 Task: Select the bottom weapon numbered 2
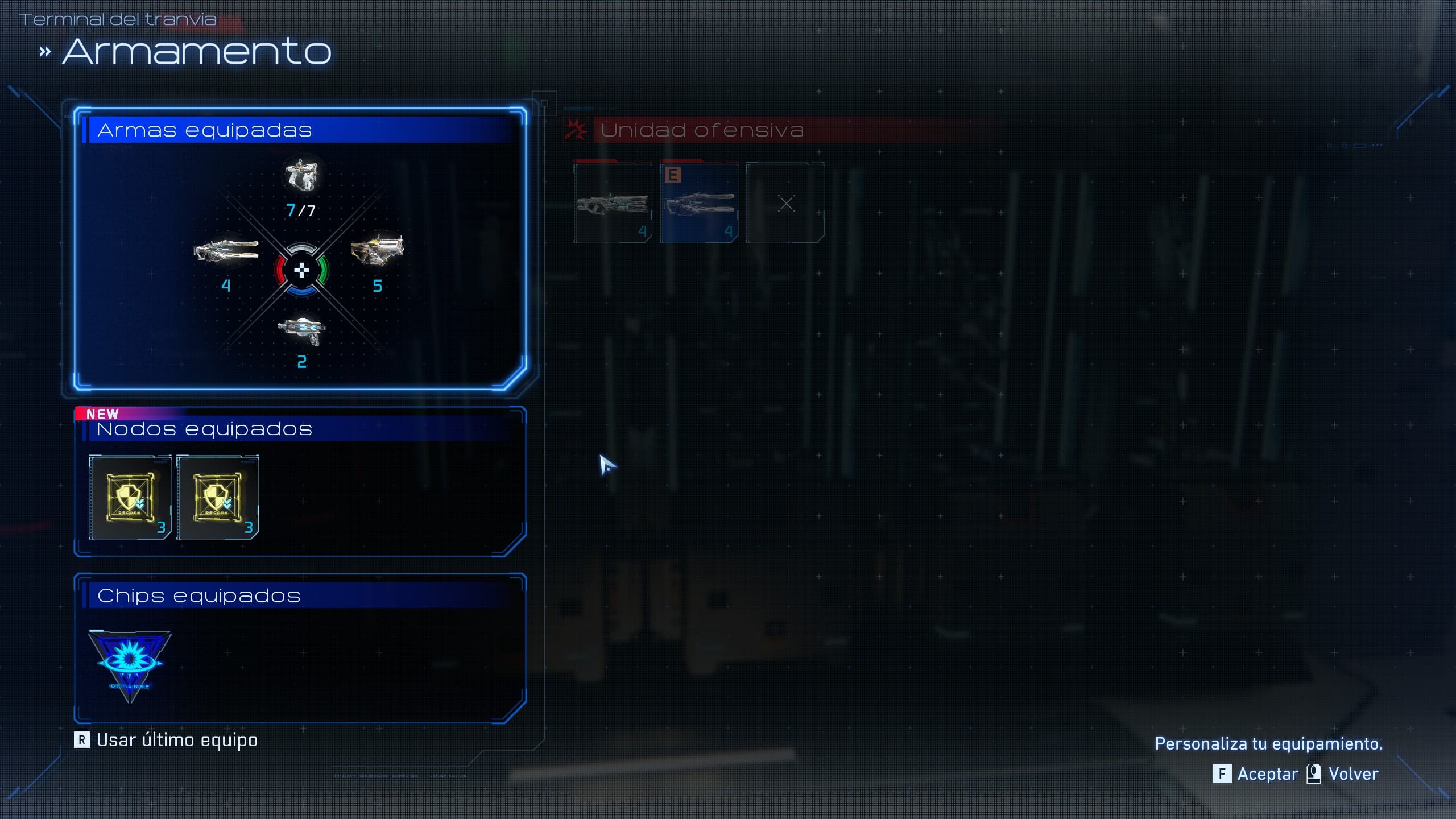tap(301, 330)
